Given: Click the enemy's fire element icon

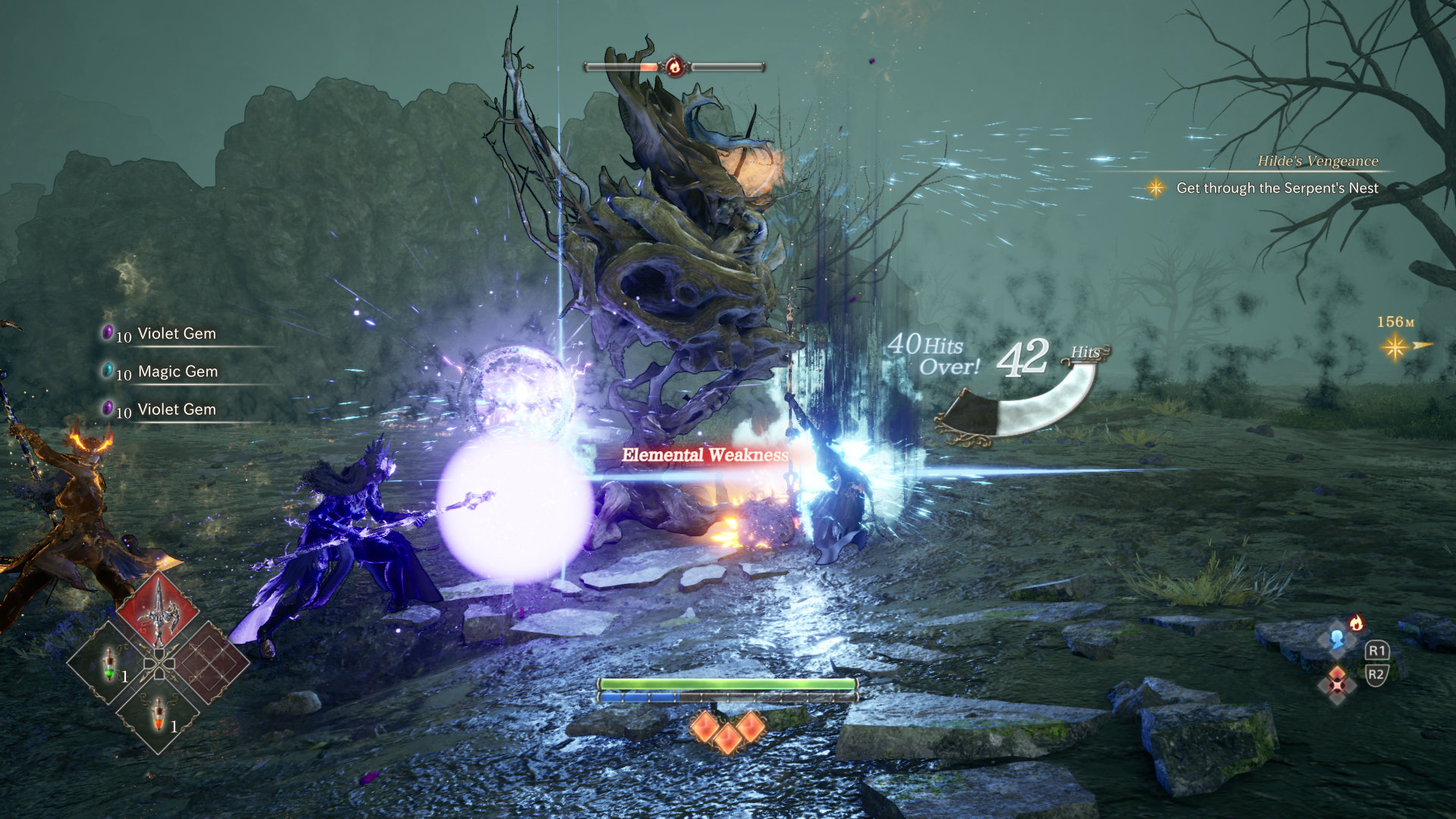Looking at the screenshot, I should coord(674,67).
